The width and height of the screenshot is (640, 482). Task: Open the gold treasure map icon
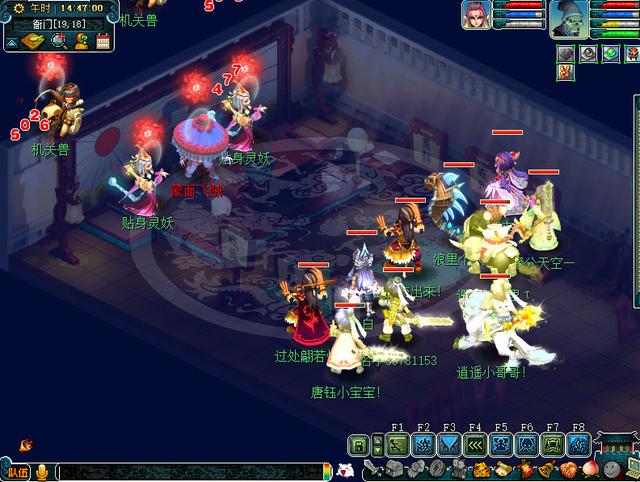[35, 41]
